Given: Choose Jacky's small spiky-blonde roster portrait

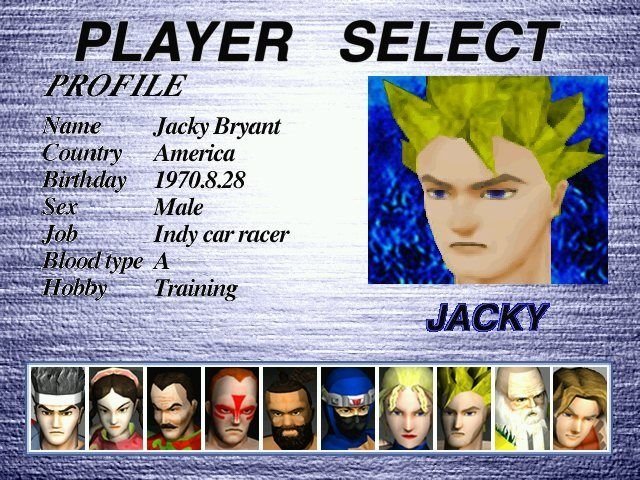Looking at the screenshot, I should coord(464,408).
